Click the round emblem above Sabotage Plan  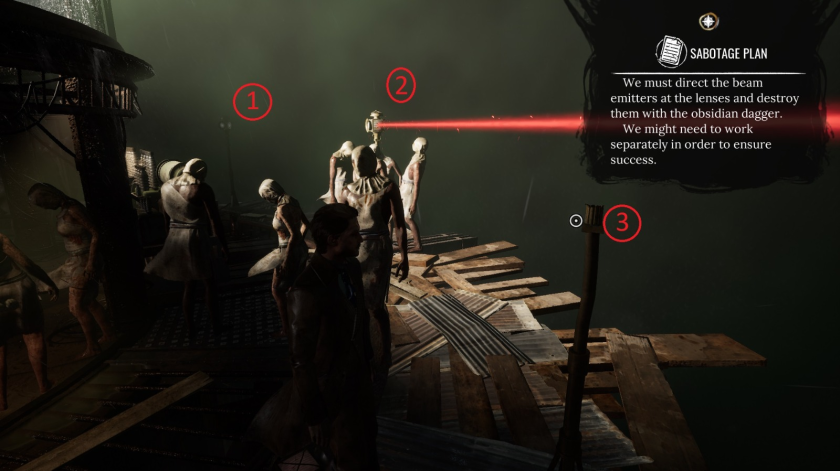coord(708,21)
